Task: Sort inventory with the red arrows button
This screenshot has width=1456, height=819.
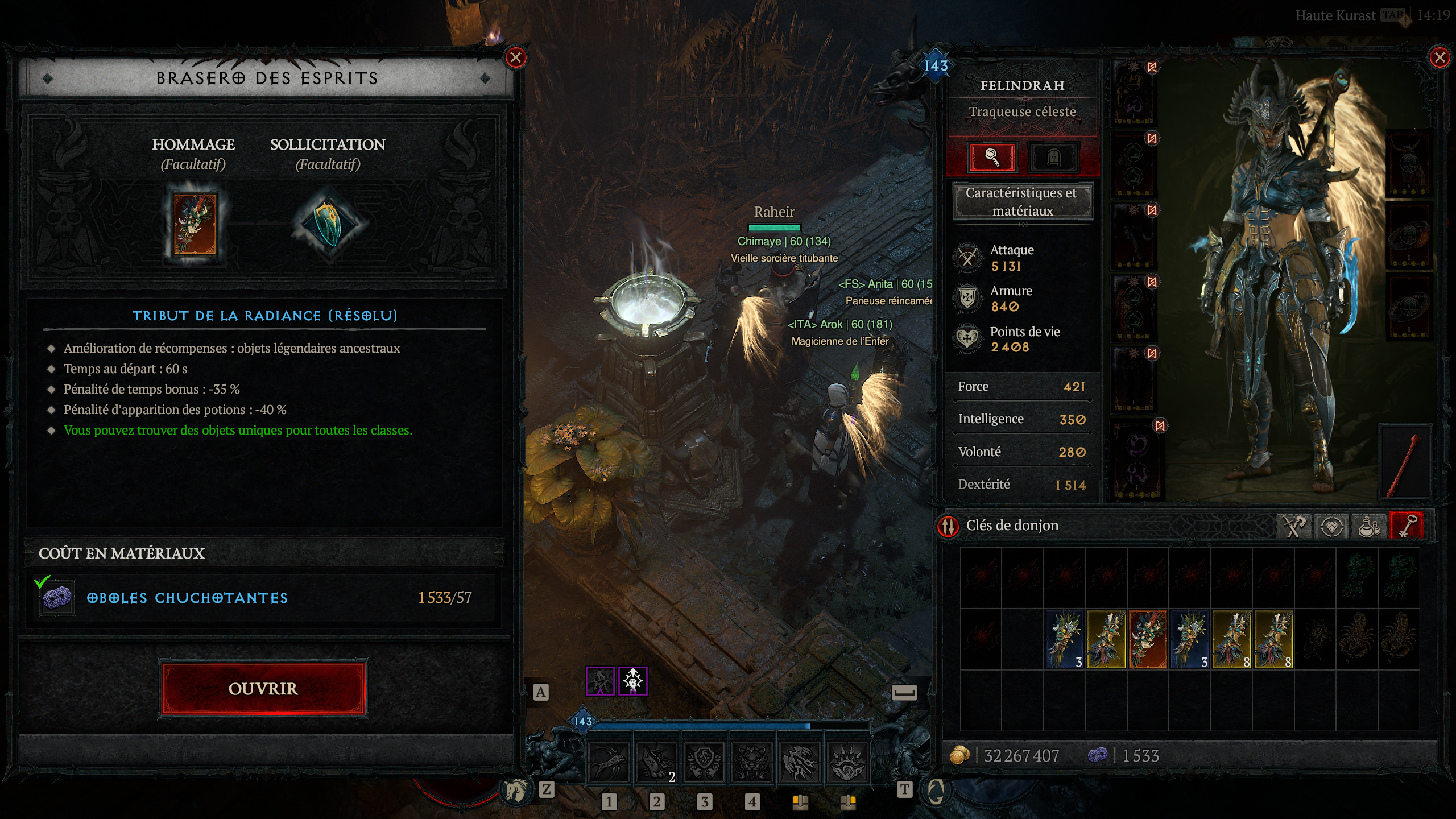Action: tap(948, 526)
